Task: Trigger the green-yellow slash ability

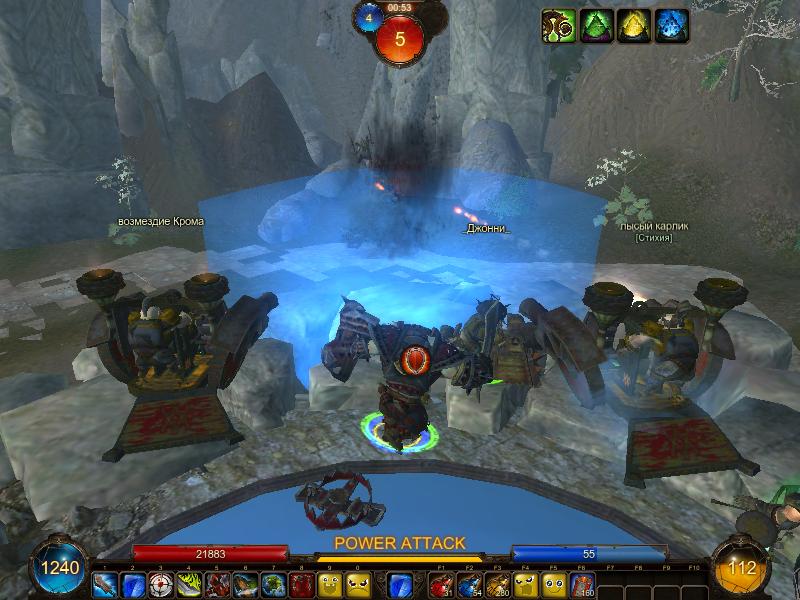Action: [x=188, y=584]
